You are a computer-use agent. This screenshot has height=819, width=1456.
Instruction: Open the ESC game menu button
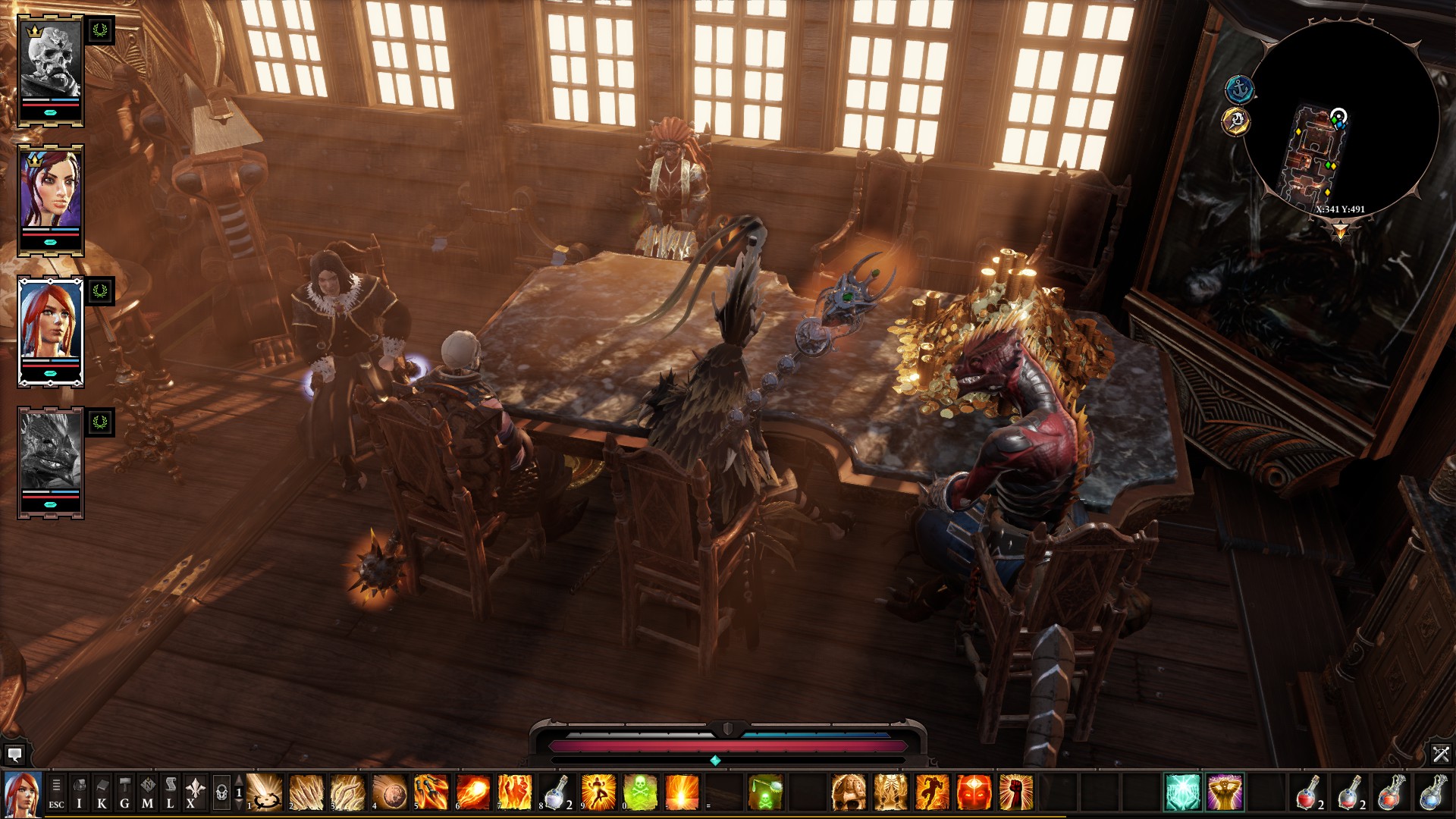[x=56, y=793]
